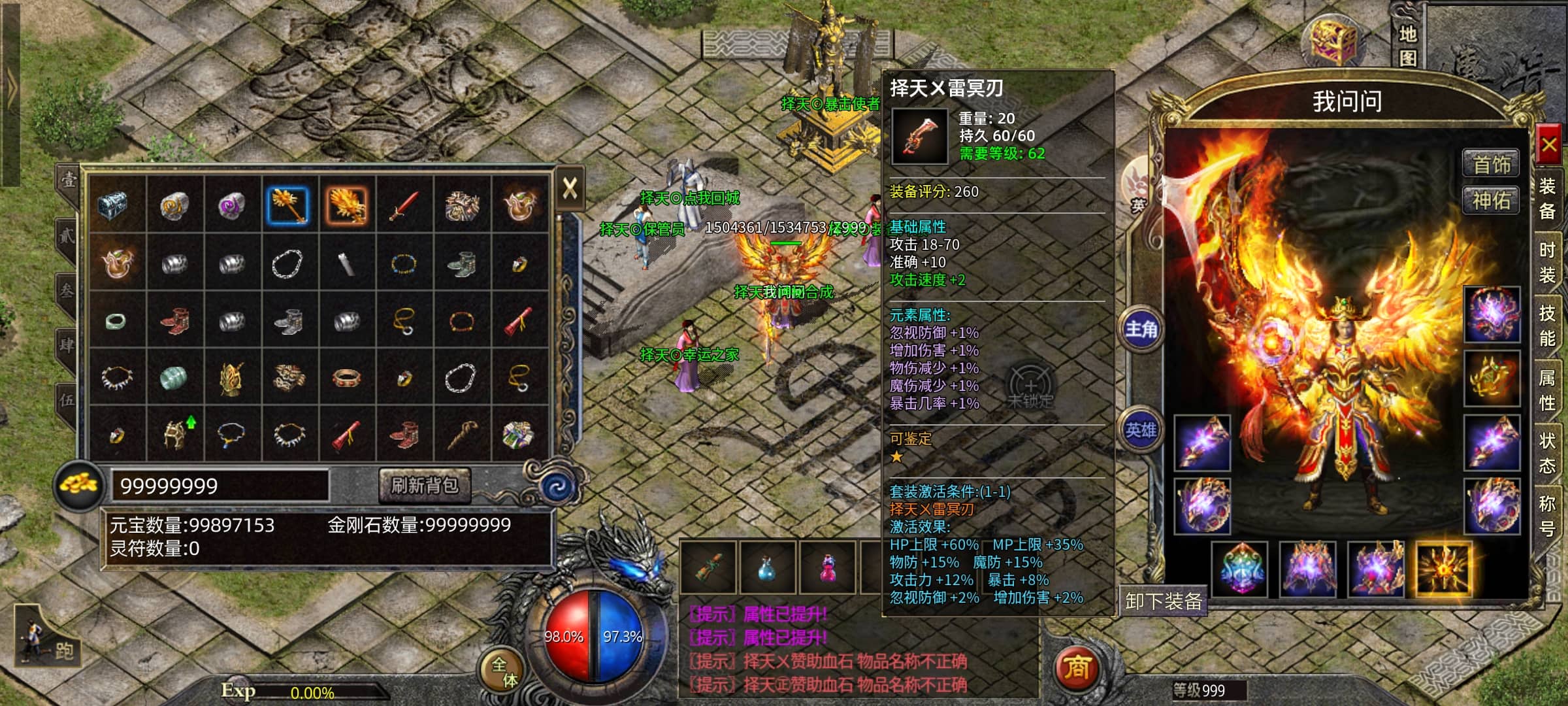1568x706 pixels.
Task: Choose the 英雄 hero button
Action: click(1141, 429)
